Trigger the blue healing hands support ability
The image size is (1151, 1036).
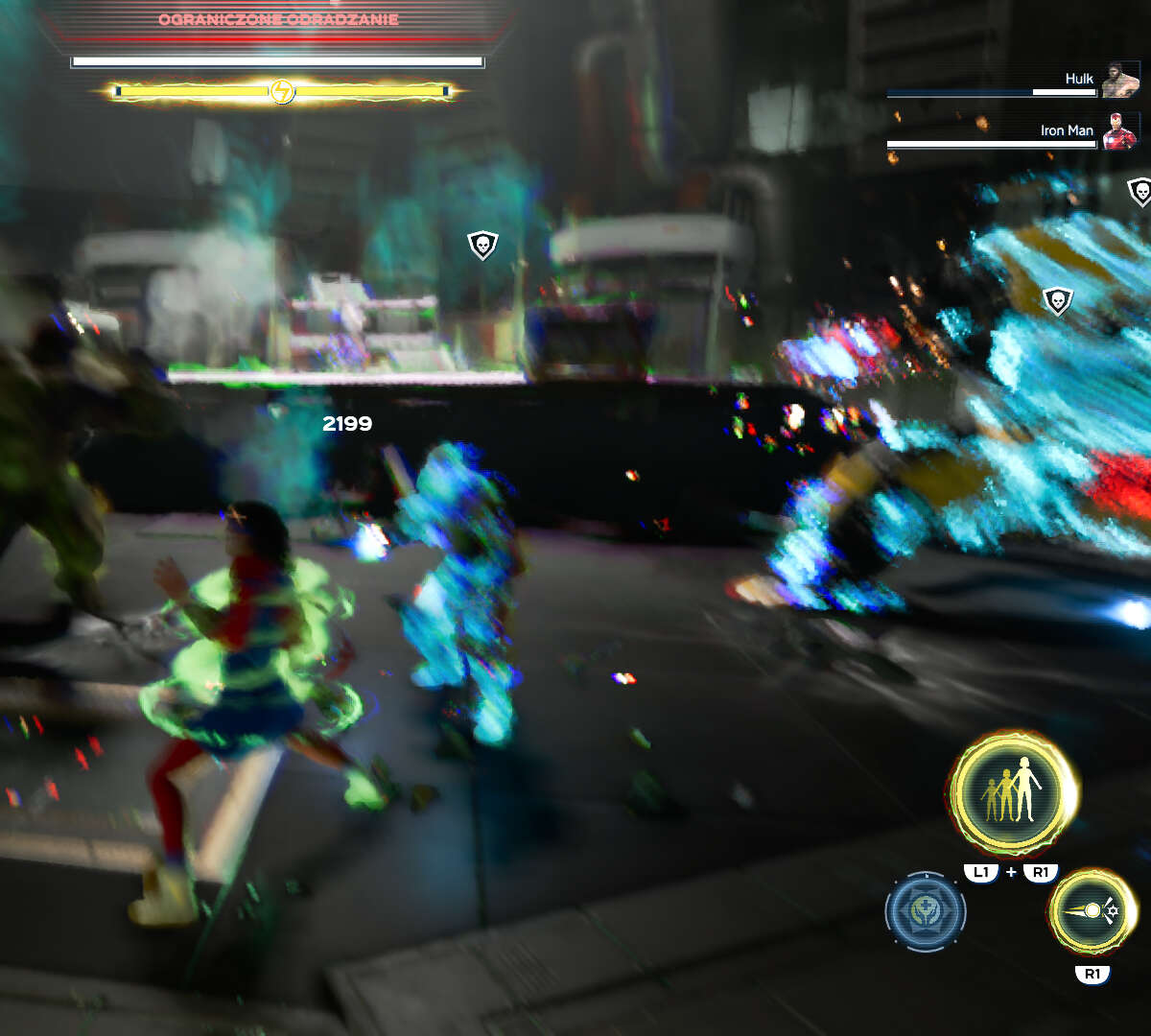pos(925,911)
